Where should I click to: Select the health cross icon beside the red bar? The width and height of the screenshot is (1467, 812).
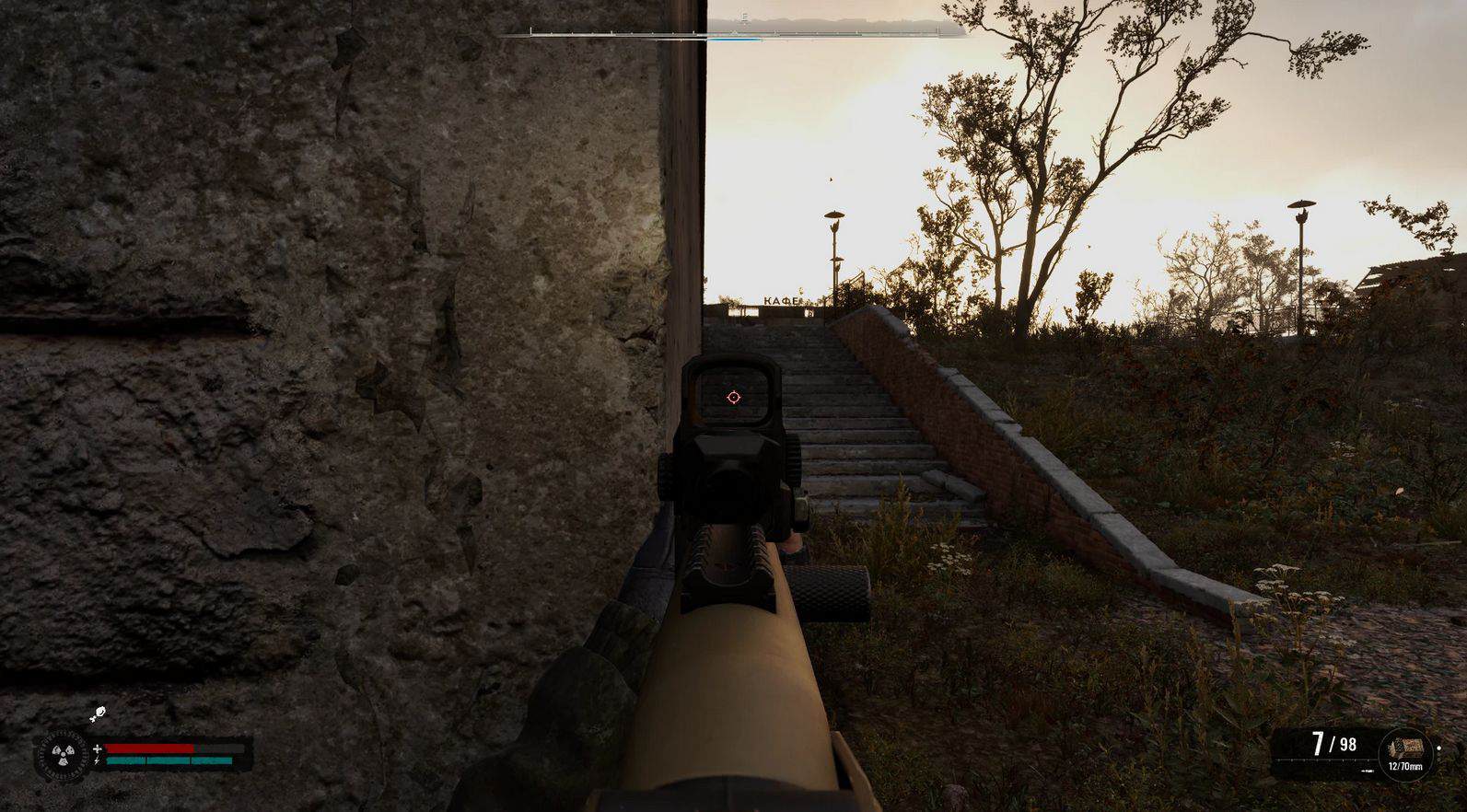(98, 748)
